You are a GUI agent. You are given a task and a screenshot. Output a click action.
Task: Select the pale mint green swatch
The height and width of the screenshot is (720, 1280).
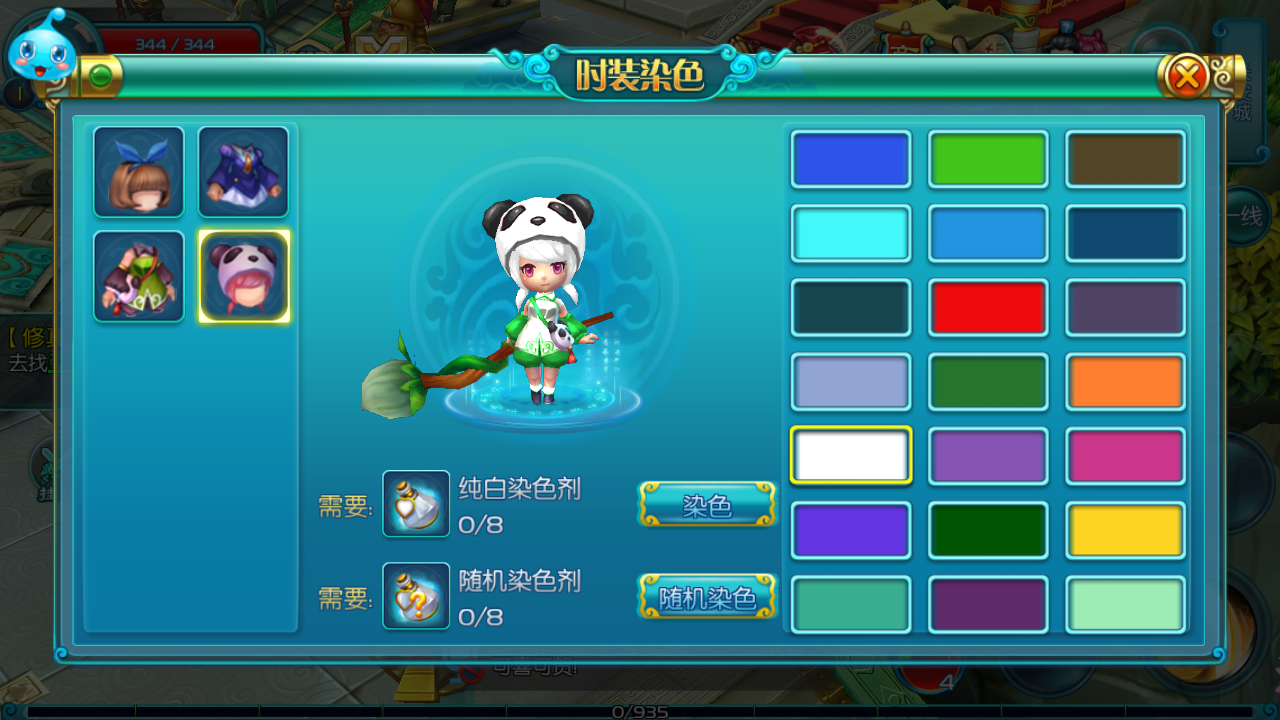click(1125, 604)
